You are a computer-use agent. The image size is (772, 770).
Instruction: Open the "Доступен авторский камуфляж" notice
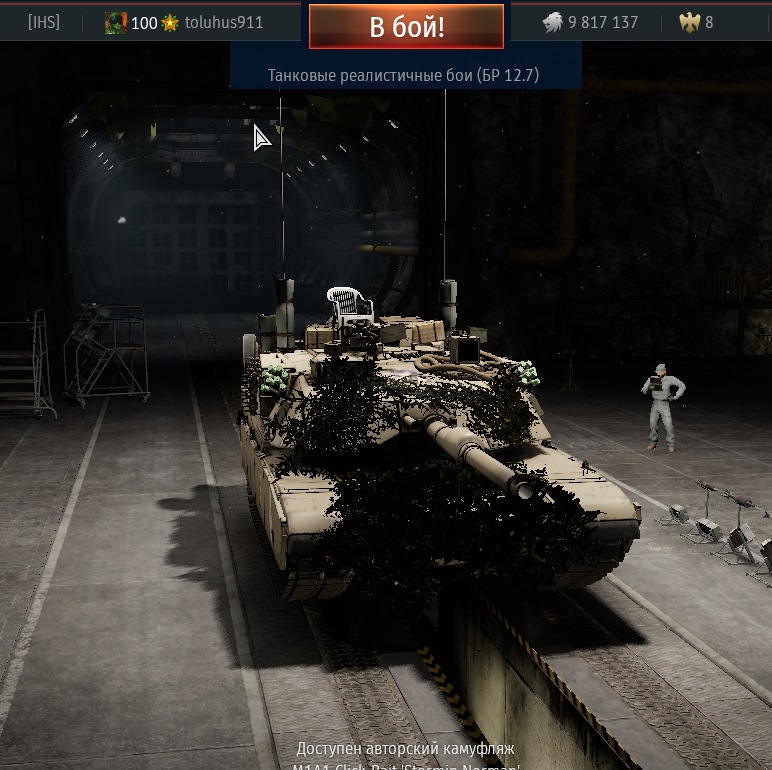point(406,749)
